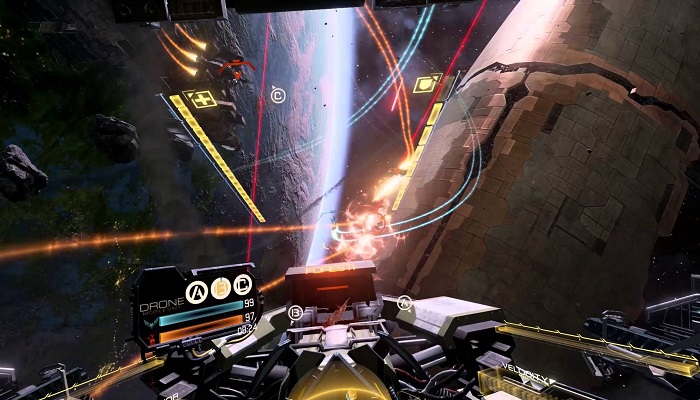Click the yellow shield gauge icon
700x400 pixels.
tap(427, 83)
